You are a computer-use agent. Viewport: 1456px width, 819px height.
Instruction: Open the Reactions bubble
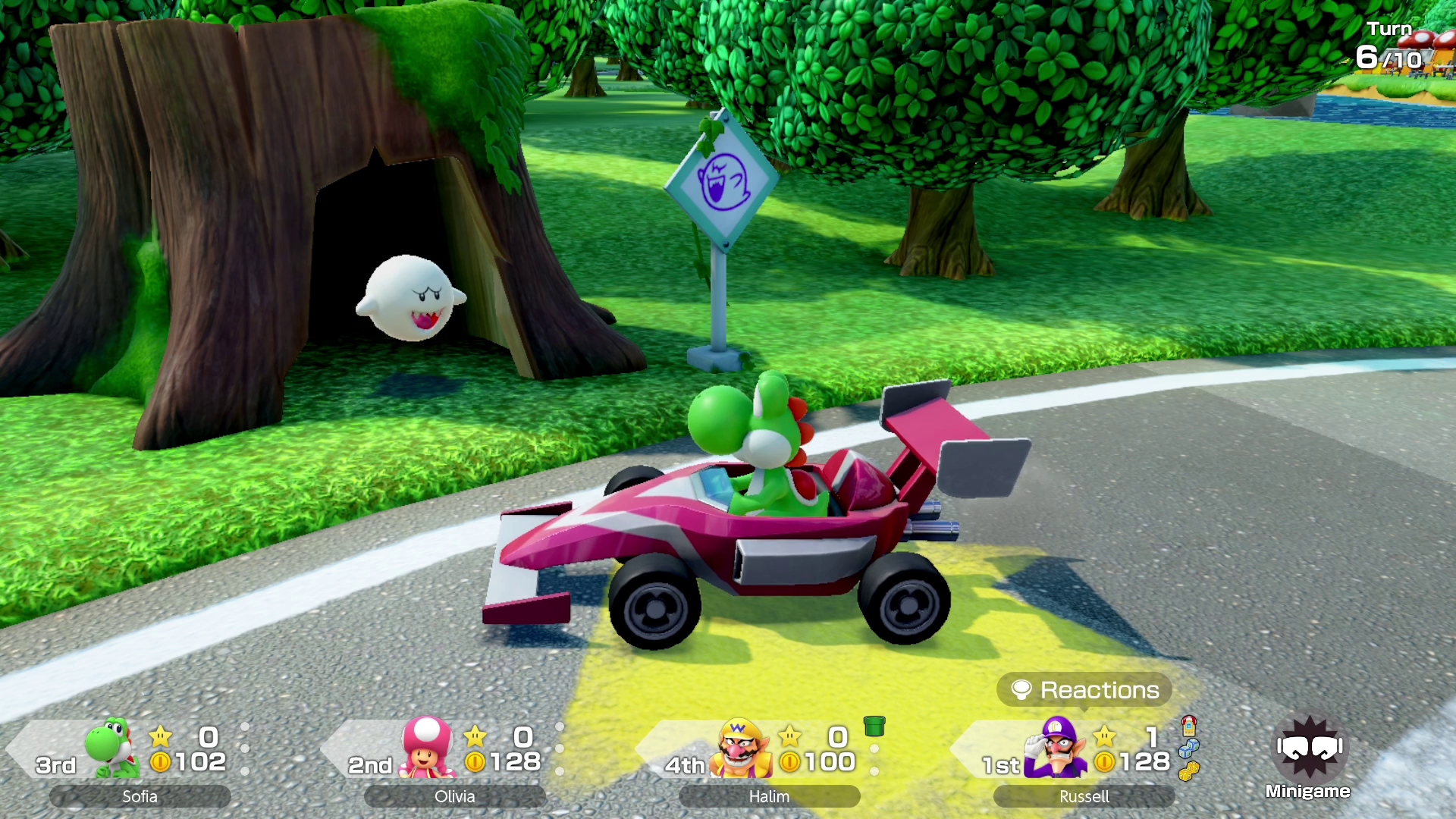1084,690
